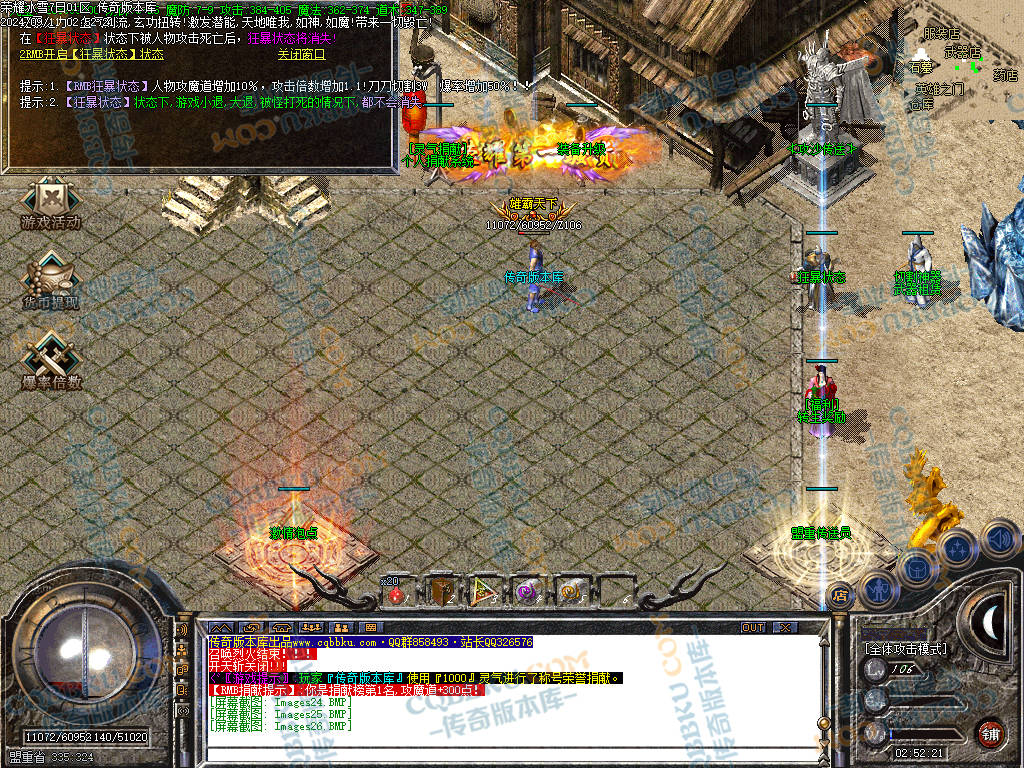Click the OUT button on the chat panel

point(753,627)
